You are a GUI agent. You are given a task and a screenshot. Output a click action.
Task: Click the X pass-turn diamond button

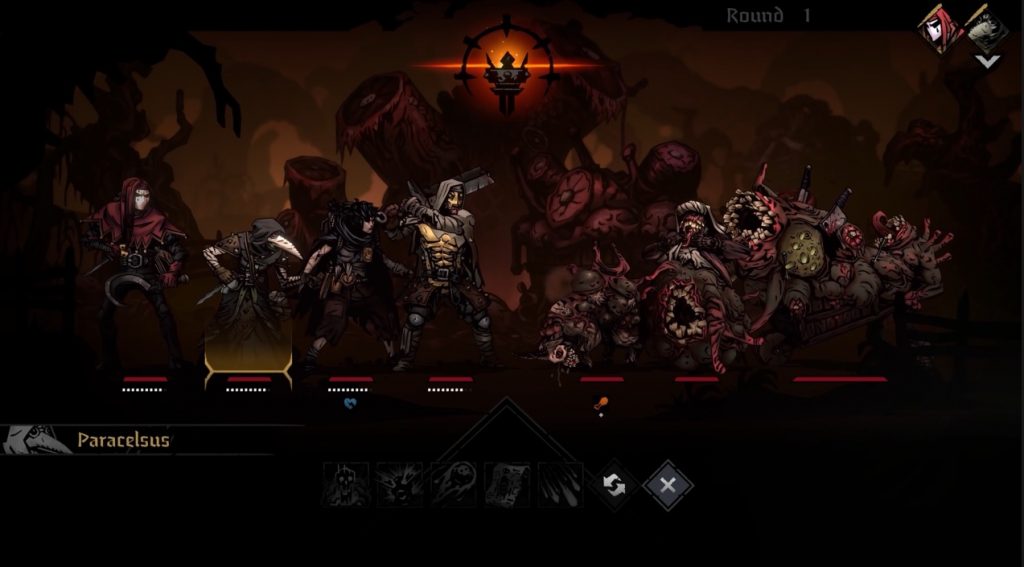tap(668, 486)
